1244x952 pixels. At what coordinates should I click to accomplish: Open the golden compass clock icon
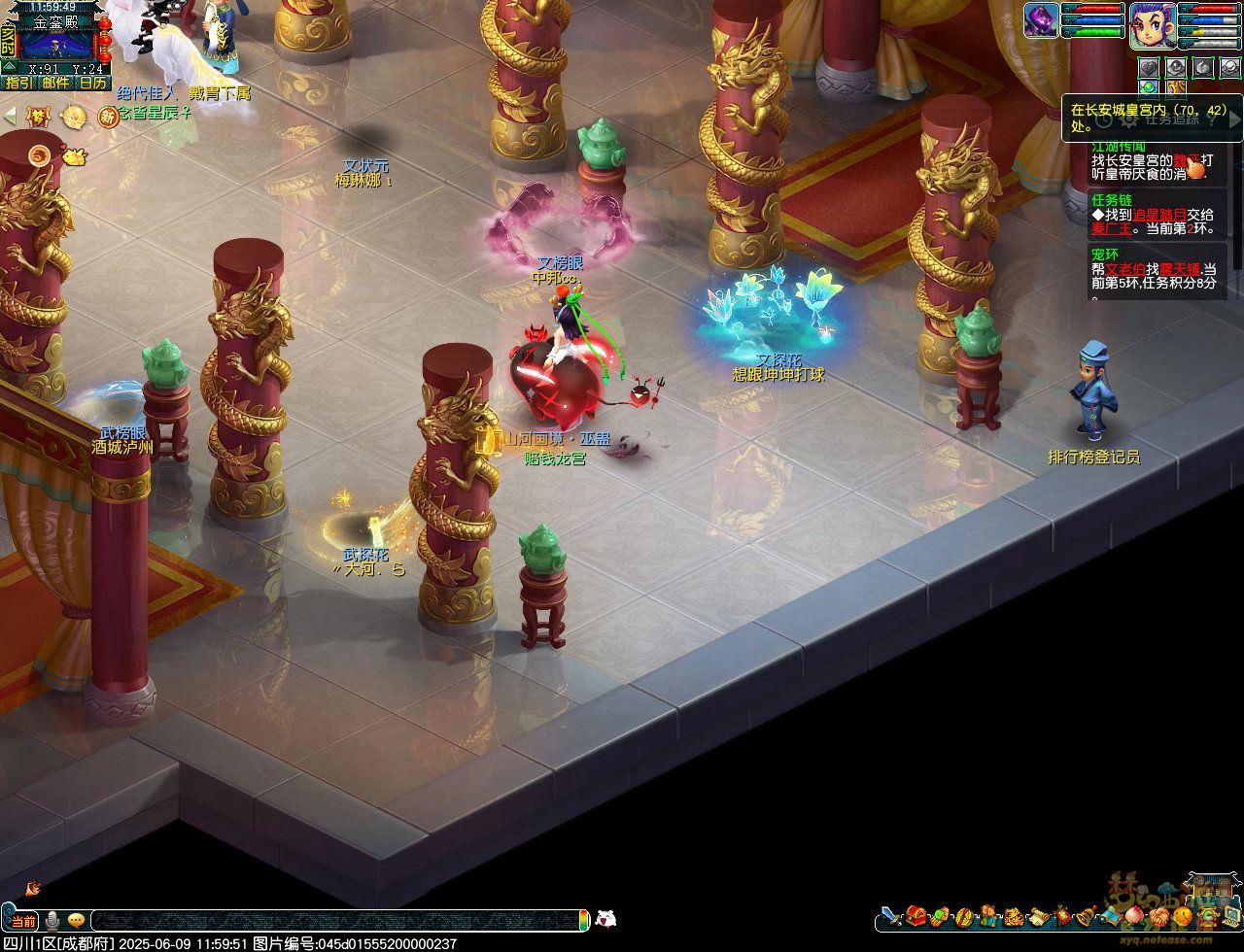point(74,117)
